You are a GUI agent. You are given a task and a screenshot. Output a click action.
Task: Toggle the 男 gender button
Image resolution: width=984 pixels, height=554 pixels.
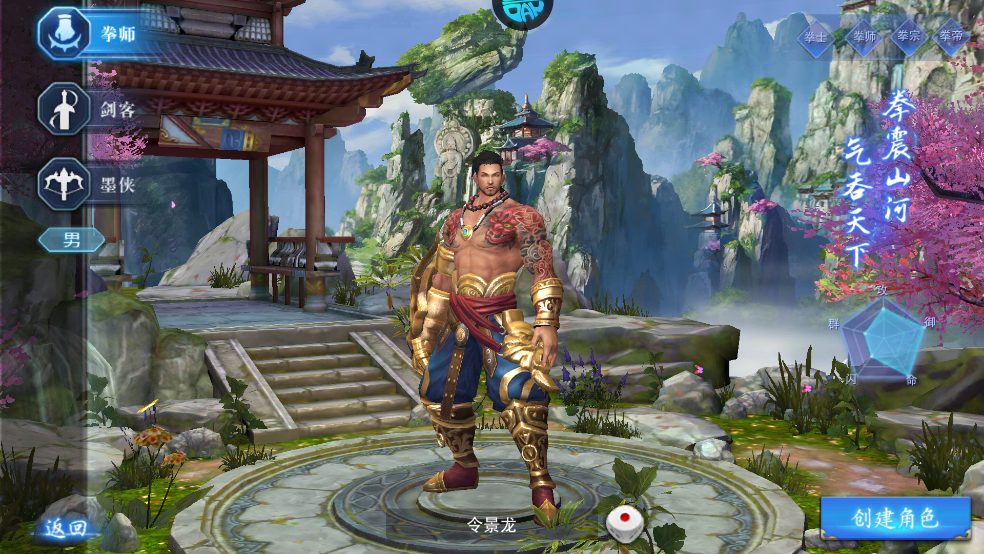point(72,240)
